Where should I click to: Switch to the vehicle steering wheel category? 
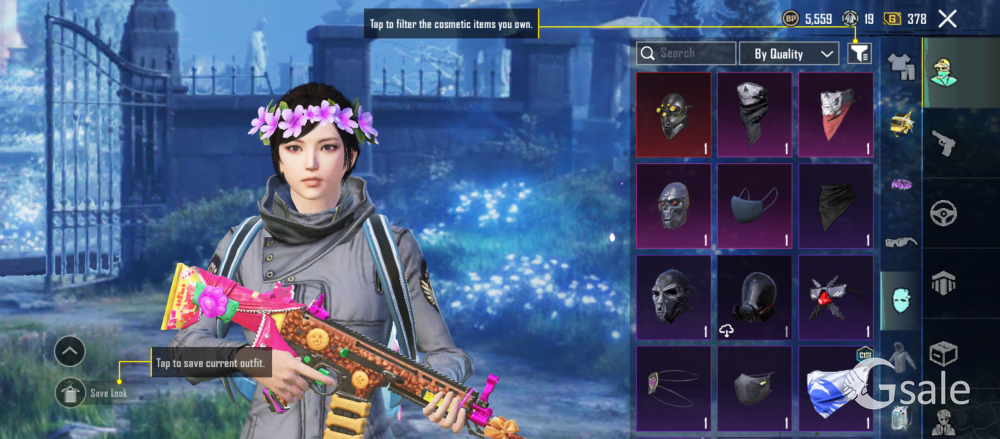coord(943,213)
